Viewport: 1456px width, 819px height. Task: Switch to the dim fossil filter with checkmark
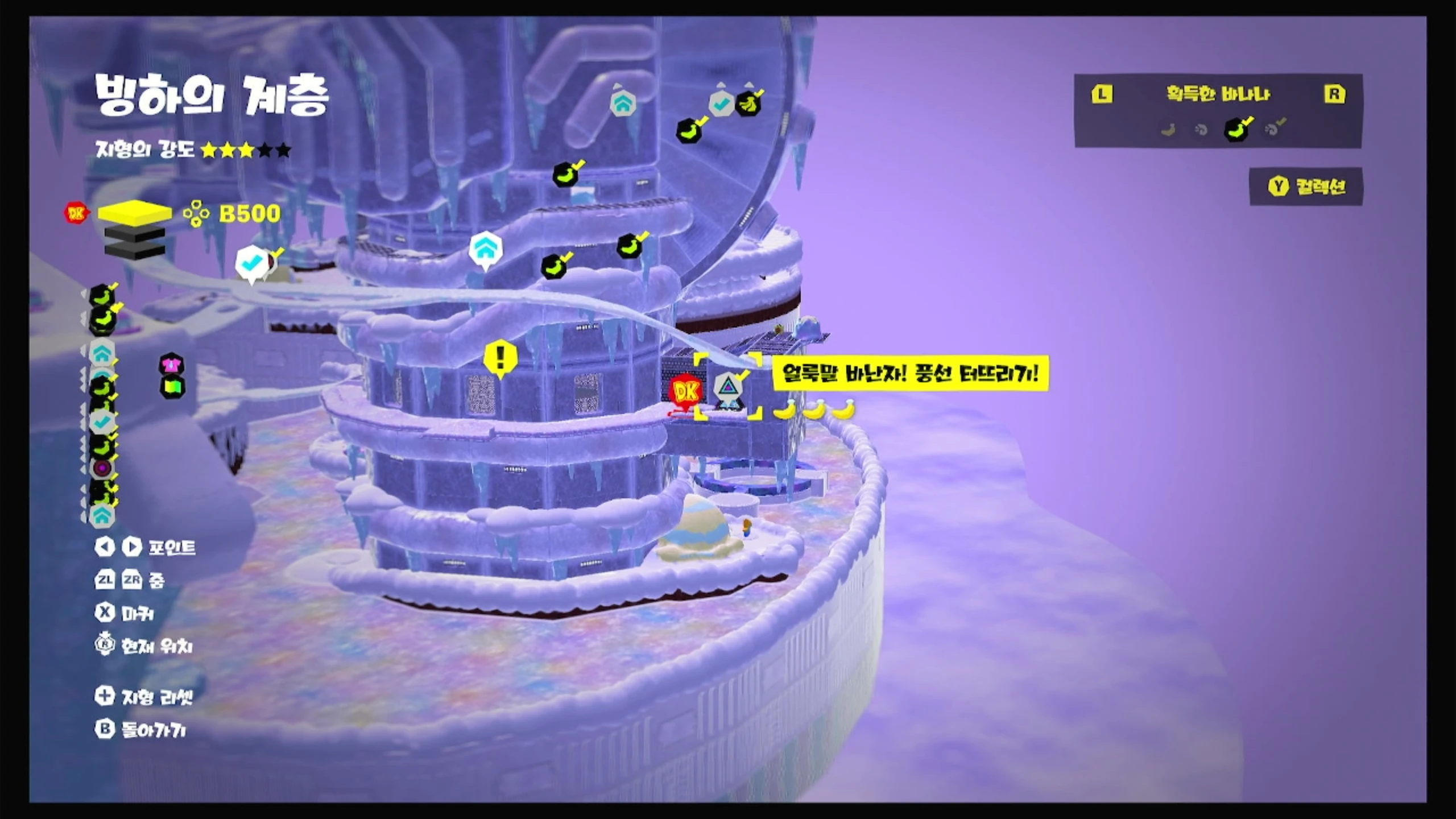coord(1274,129)
